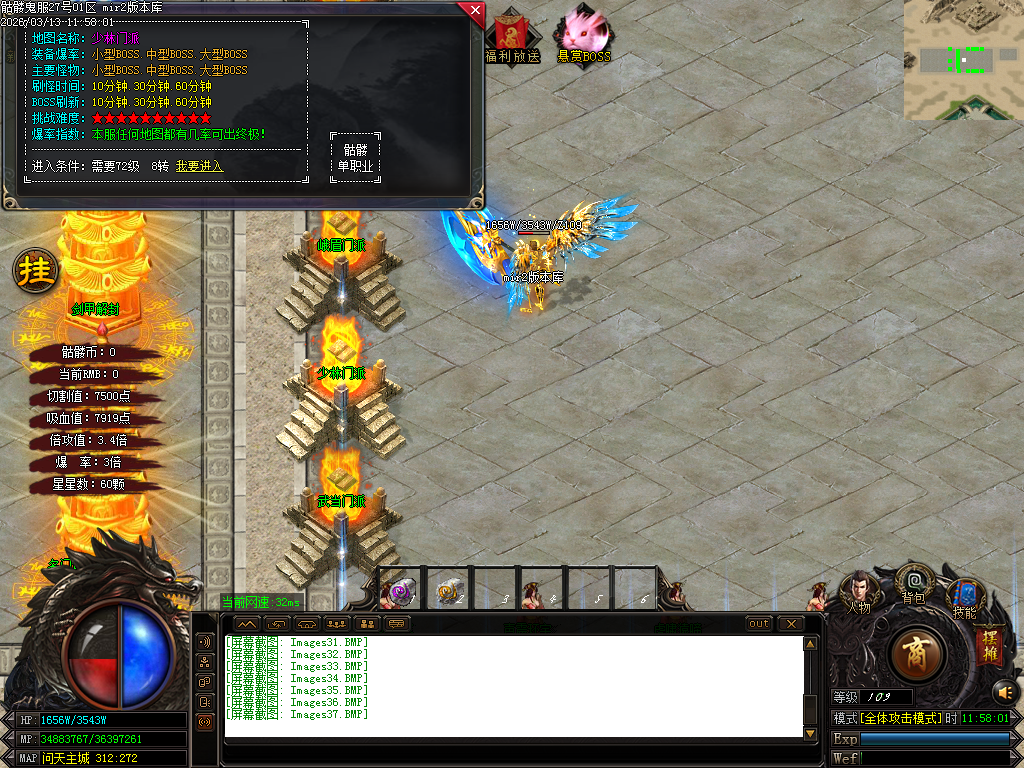The width and height of the screenshot is (1024, 768).
Task: Open the 福利放送 red envelope icon
Action: point(512,35)
